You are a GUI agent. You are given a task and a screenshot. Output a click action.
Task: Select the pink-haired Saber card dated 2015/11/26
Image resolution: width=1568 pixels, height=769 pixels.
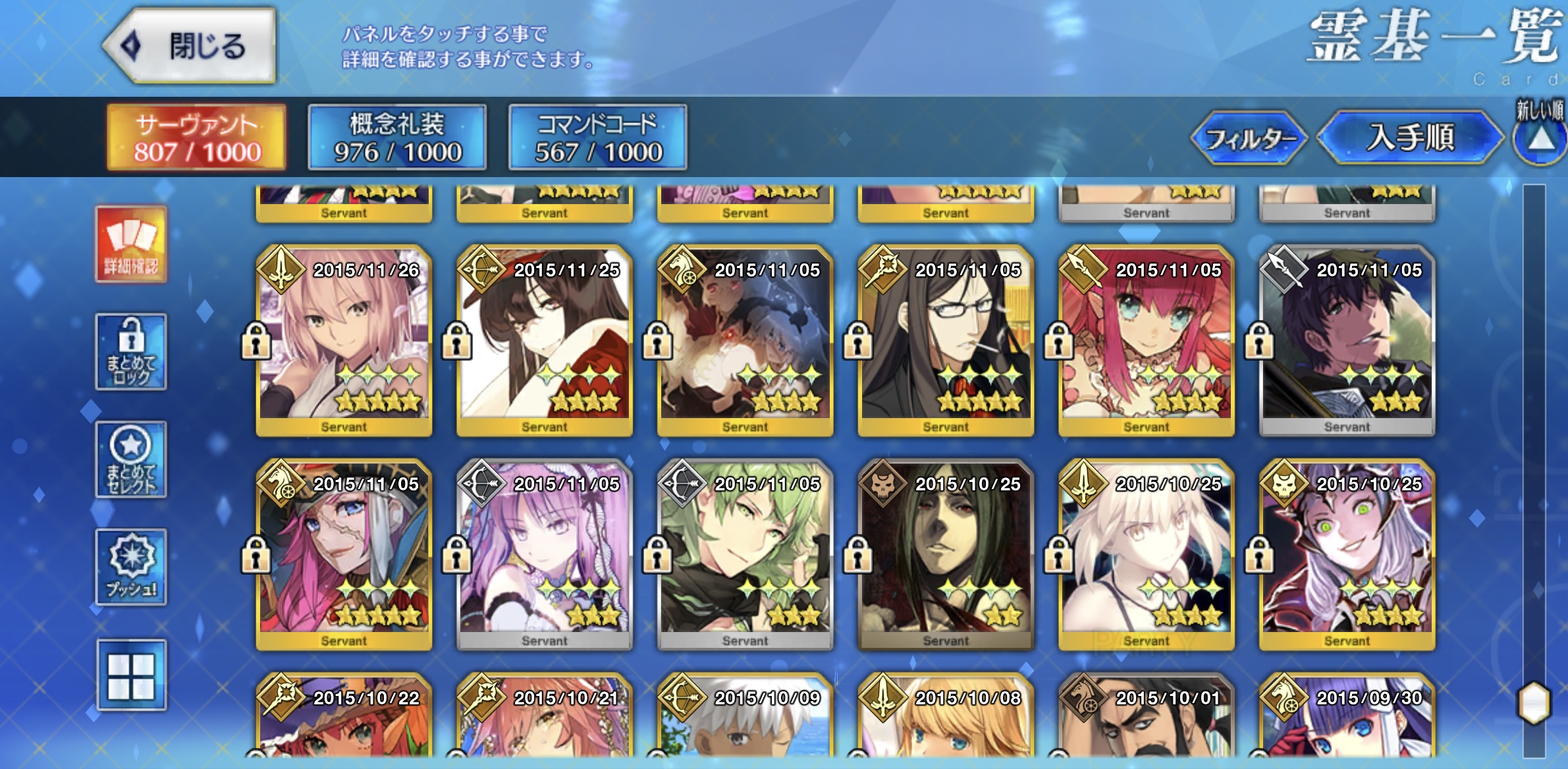click(x=344, y=340)
